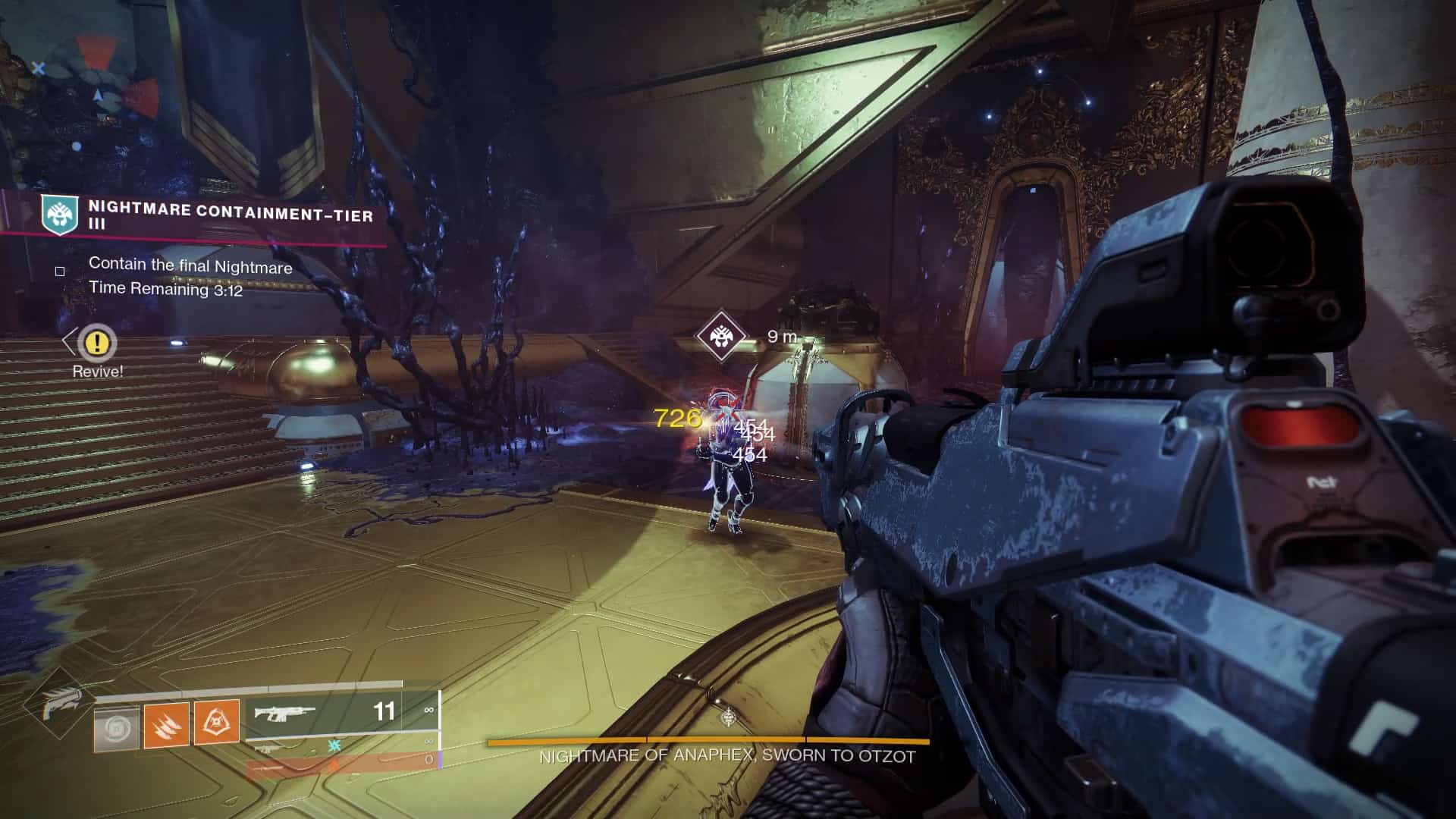Tick the Contain the final Nightmare objective checkbox
This screenshot has height=819, width=1456.
(59, 270)
